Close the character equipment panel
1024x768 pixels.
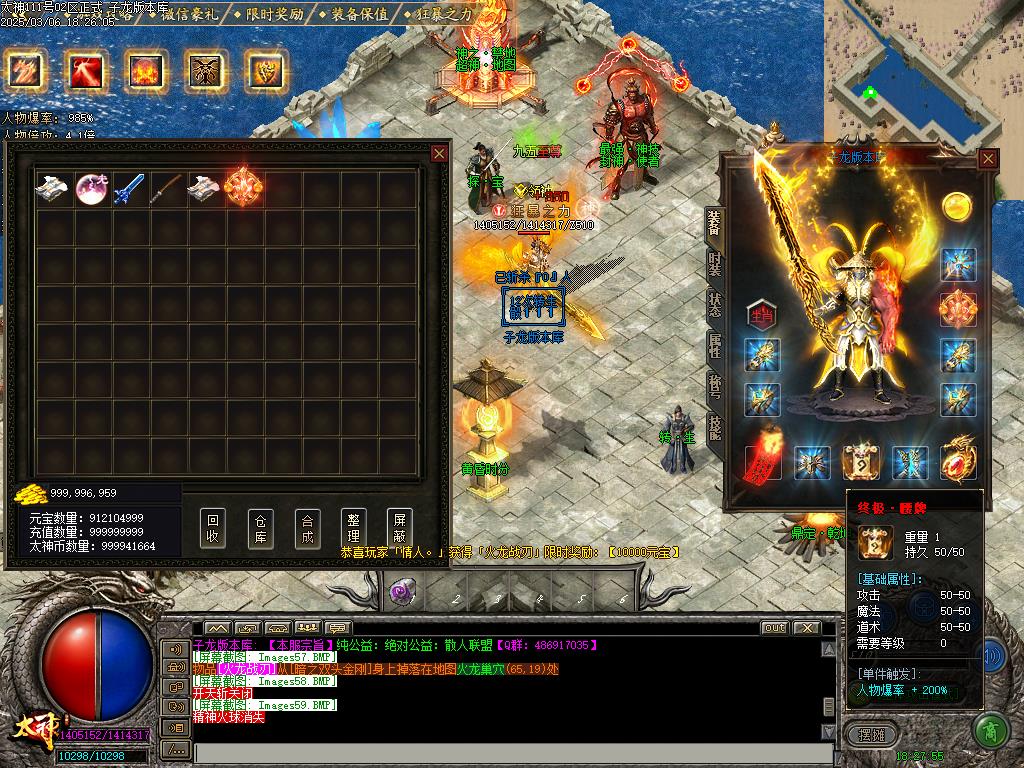(x=988, y=158)
